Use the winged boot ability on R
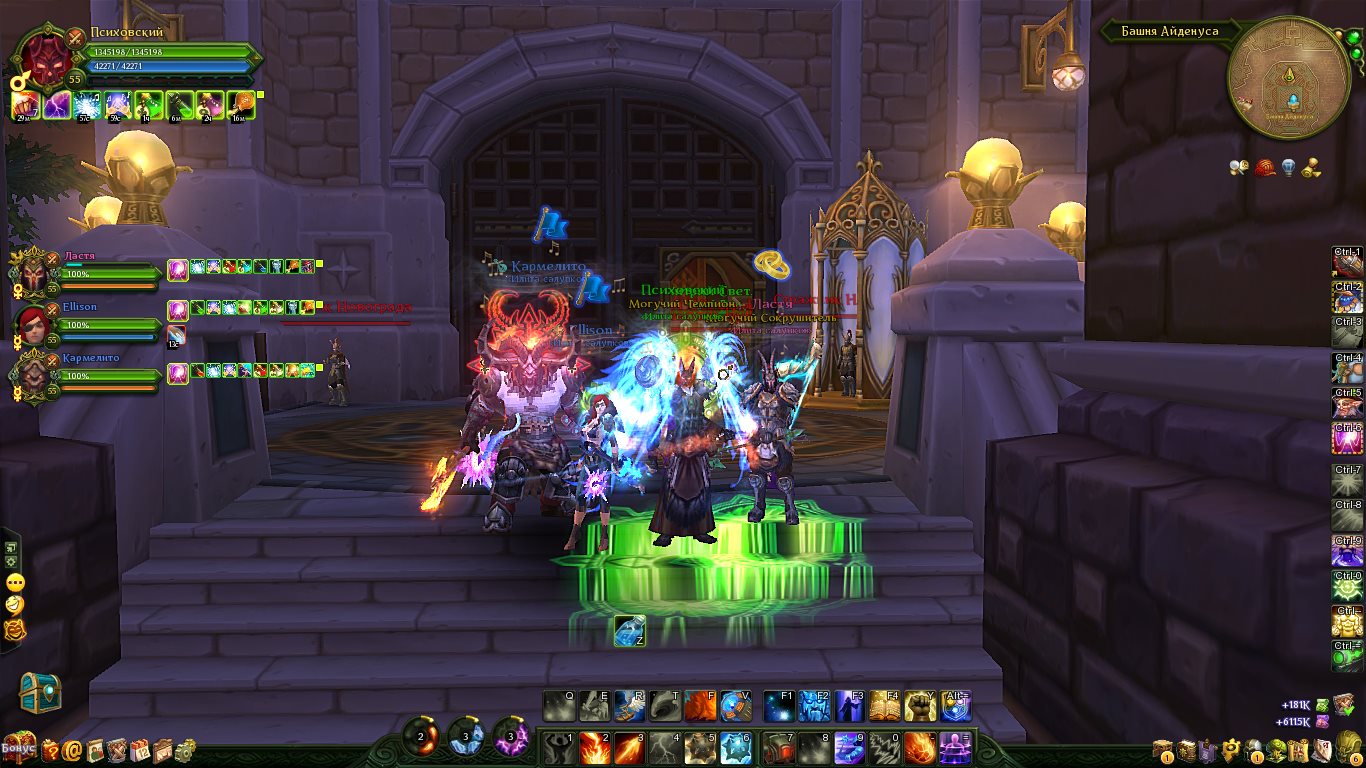Screen dimensions: 1366x768 pos(629,706)
